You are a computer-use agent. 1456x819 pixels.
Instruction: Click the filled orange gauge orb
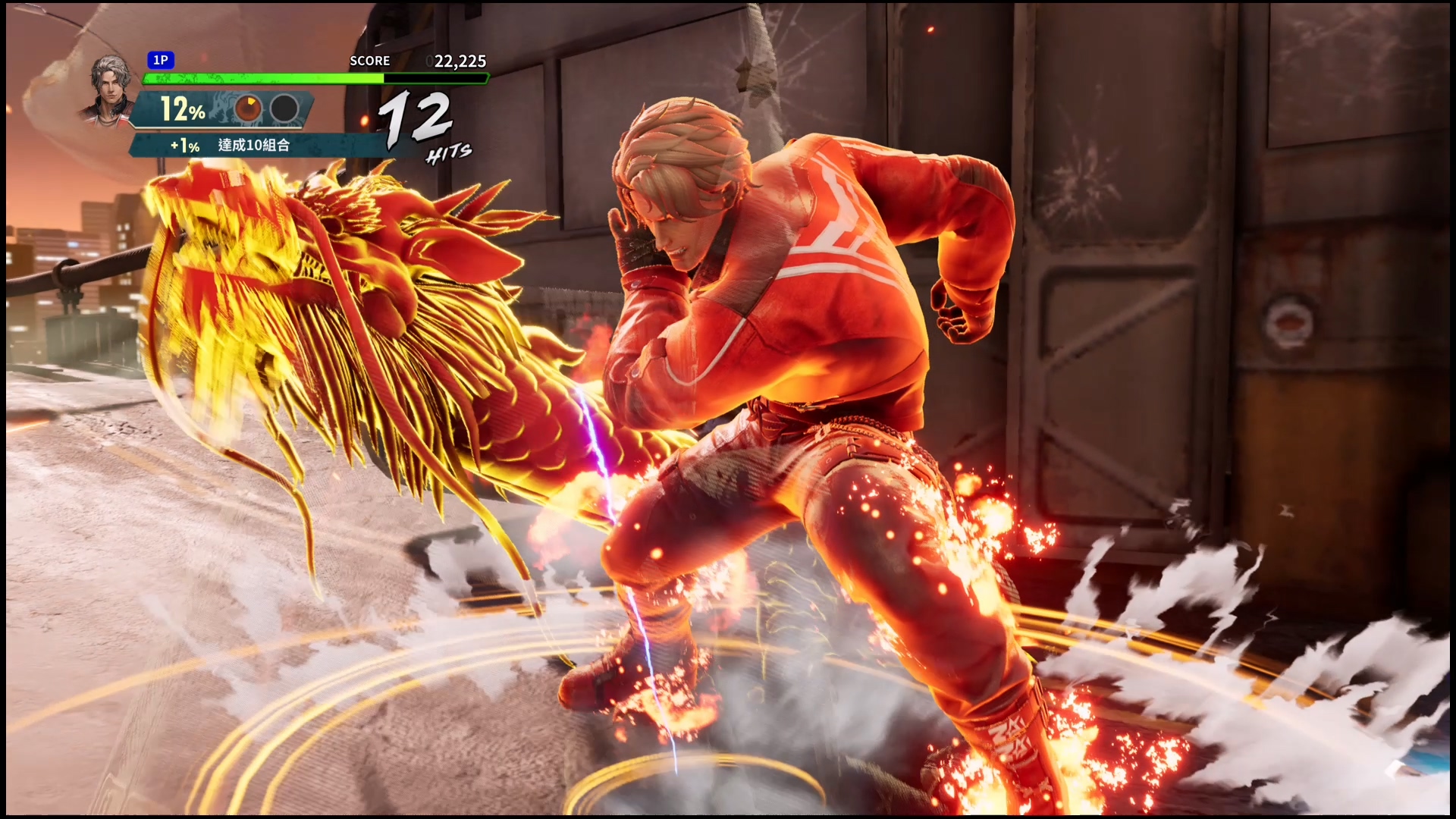click(247, 109)
